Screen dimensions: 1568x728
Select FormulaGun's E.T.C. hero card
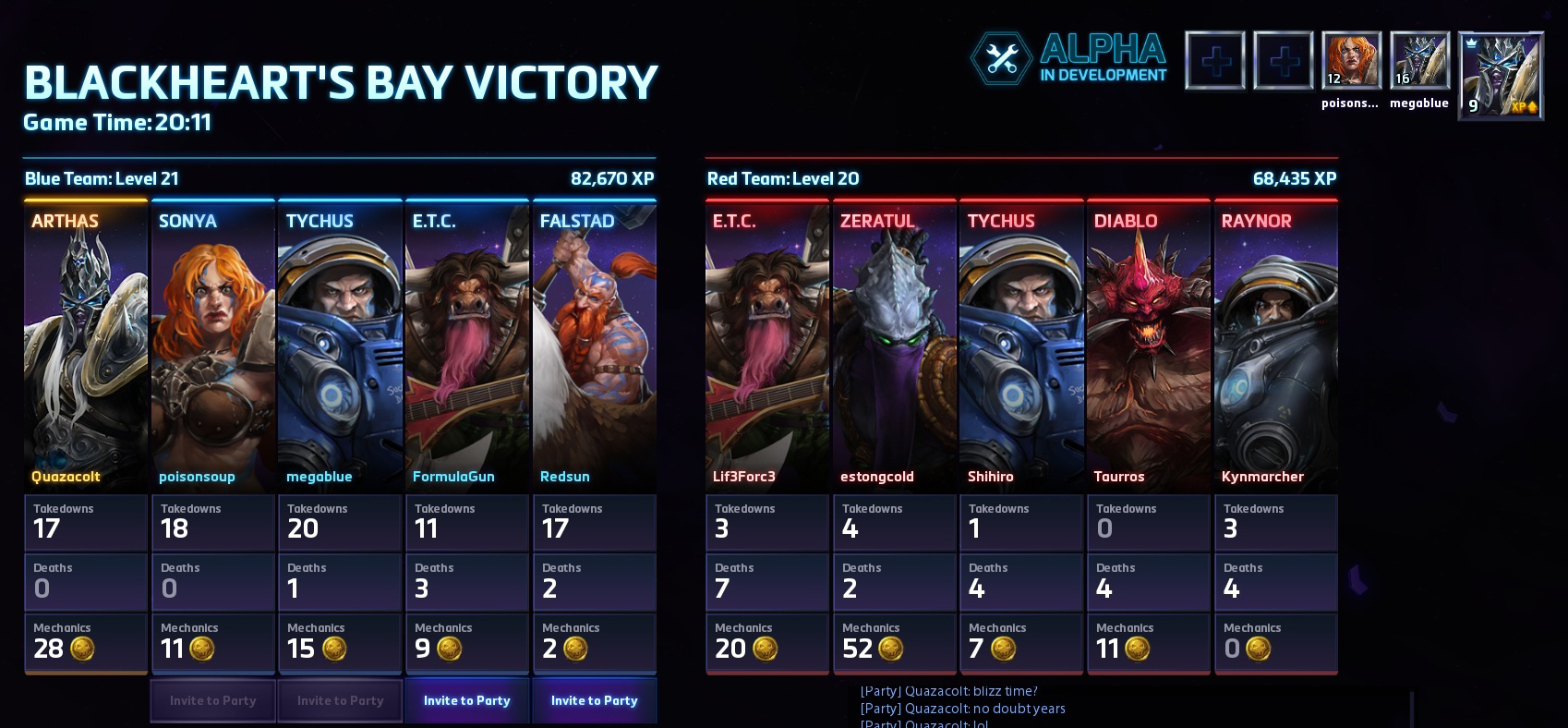click(467, 346)
